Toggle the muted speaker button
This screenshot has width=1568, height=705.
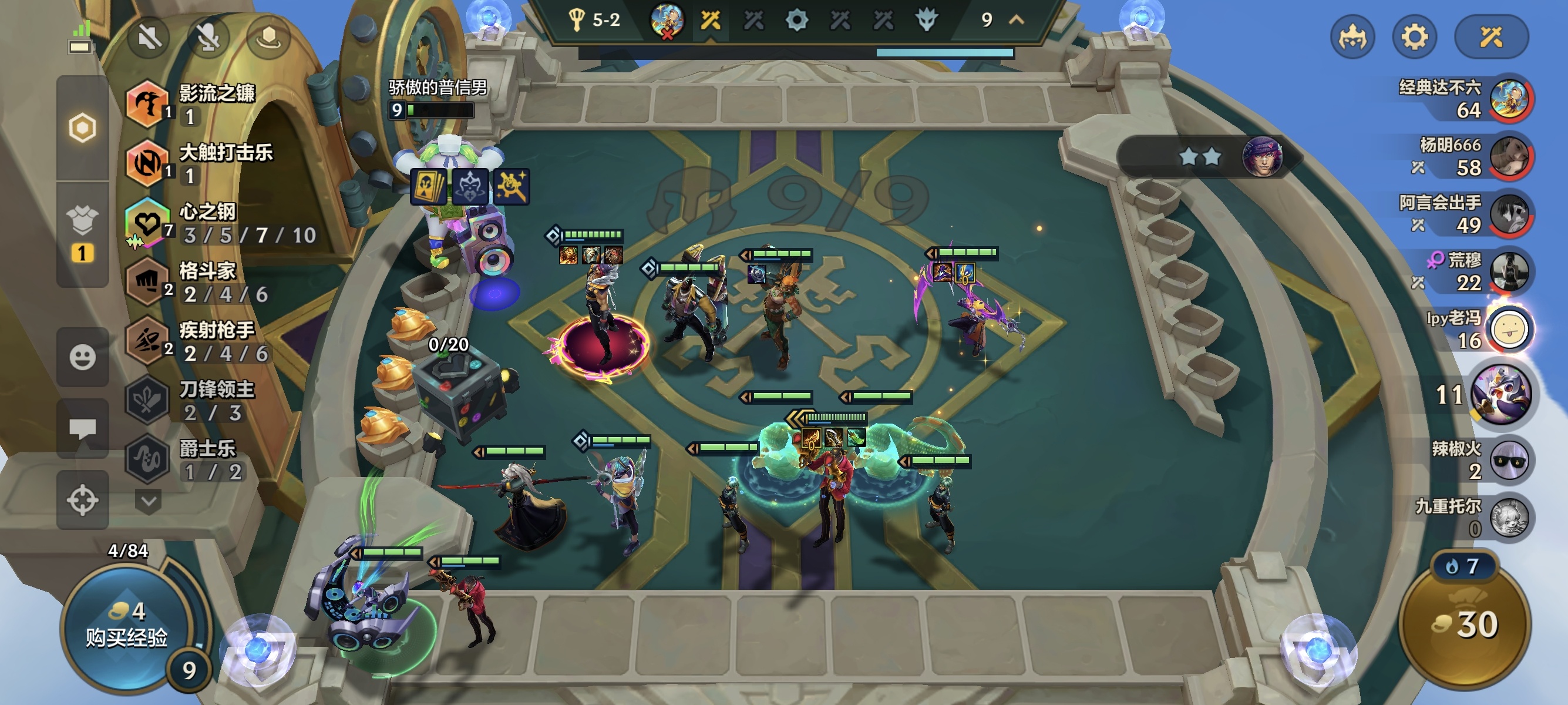pos(149,38)
